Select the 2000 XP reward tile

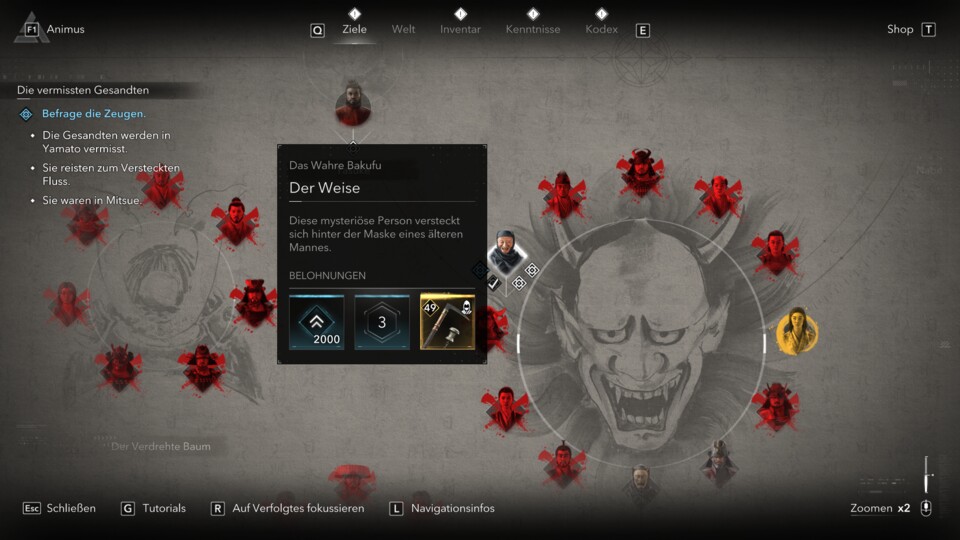[x=316, y=322]
